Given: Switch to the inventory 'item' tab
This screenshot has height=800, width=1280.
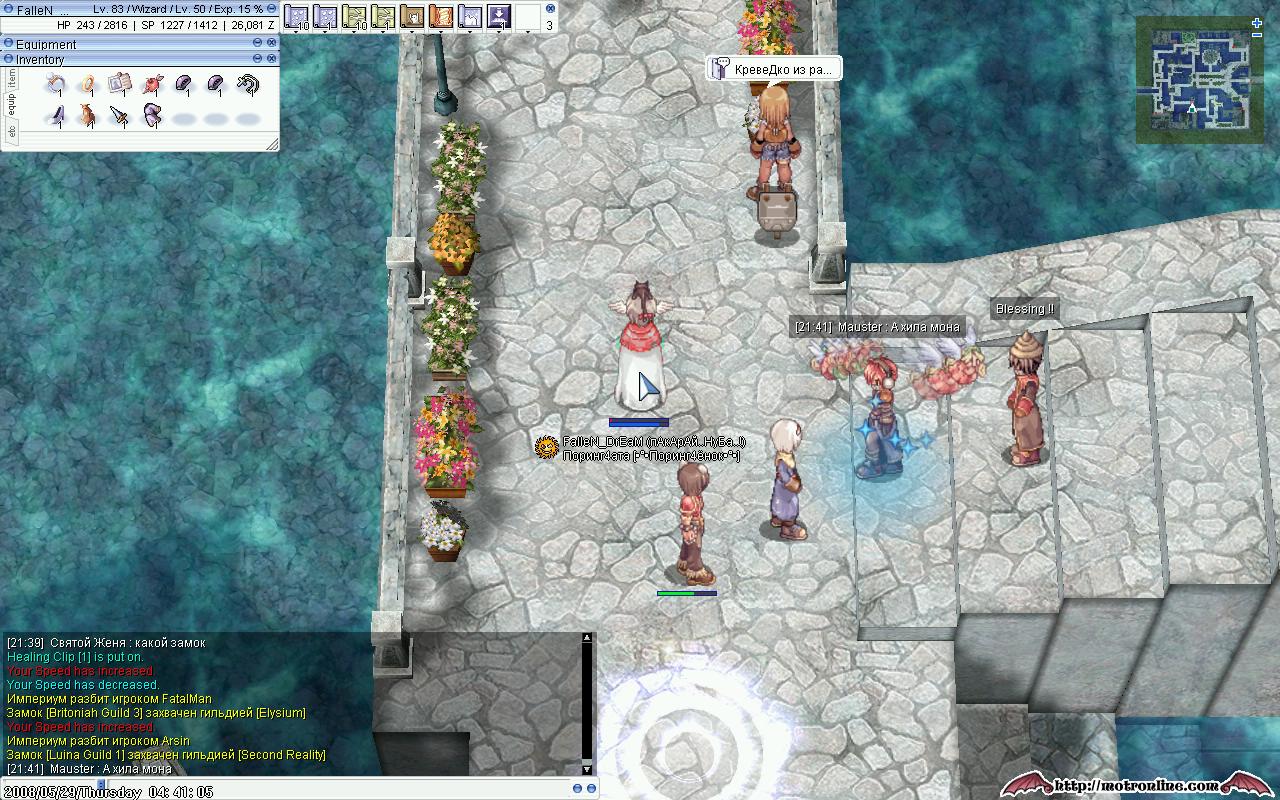Looking at the screenshot, I should pos(12,78).
